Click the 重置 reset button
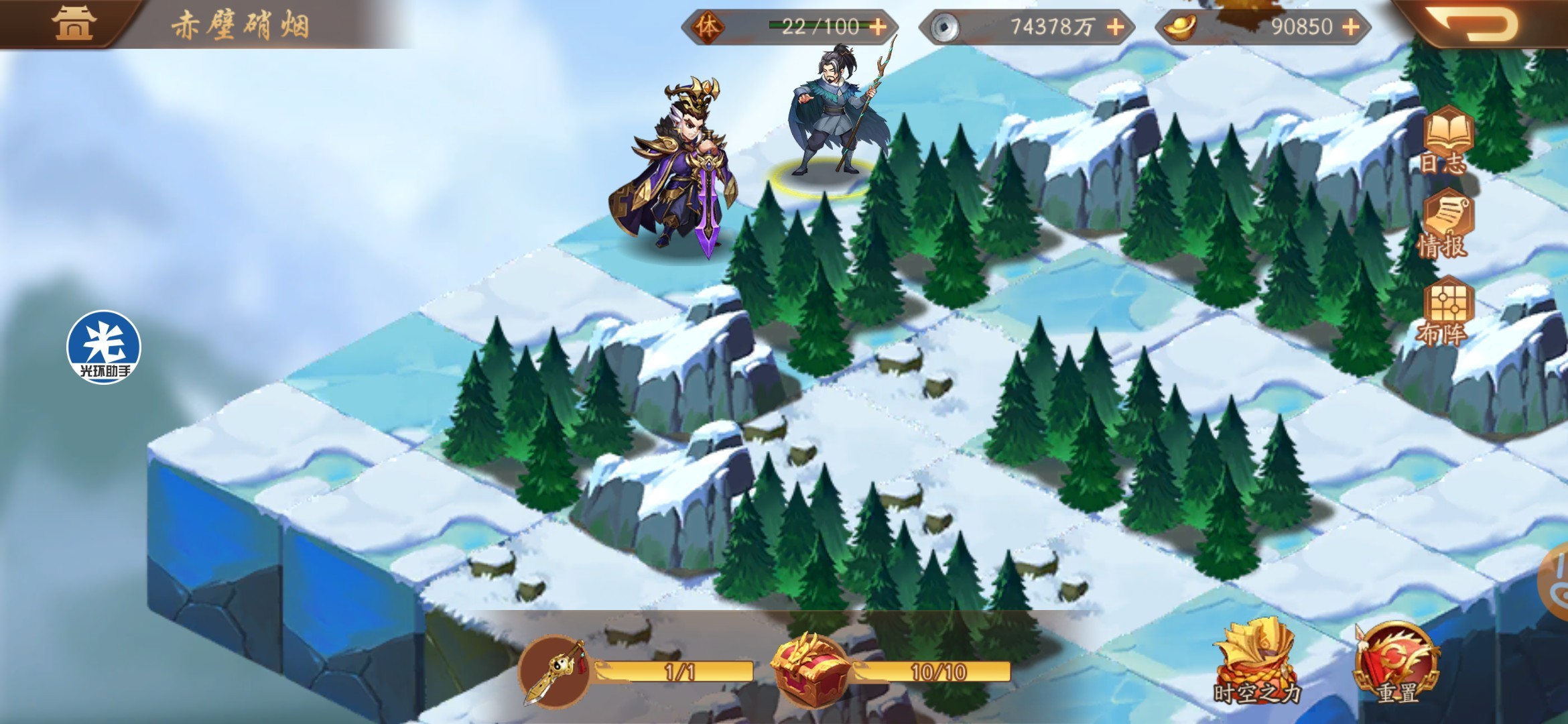 click(x=1396, y=664)
